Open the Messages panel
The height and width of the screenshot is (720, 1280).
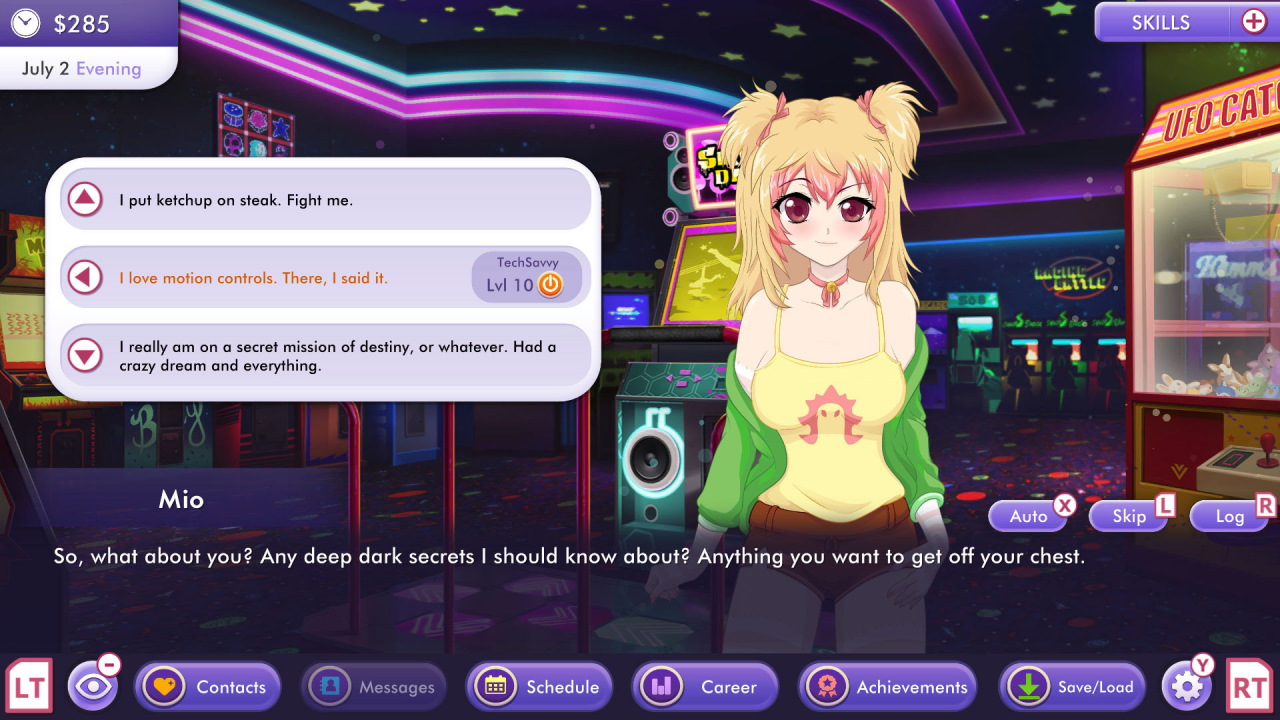pos(373,687)
